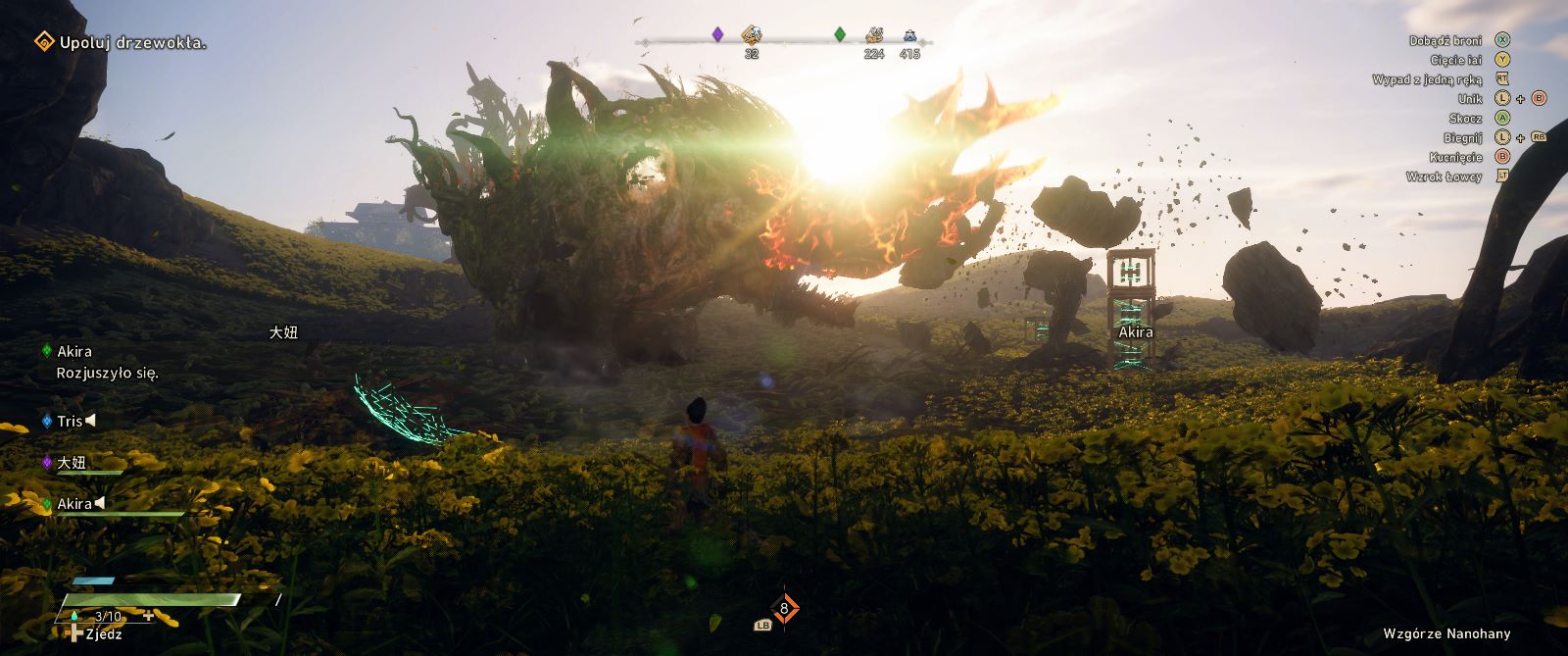This screenshot has width=1568, height=656.
Task: Select party member 大妞 in the list
Action: (x=72, y=462)
